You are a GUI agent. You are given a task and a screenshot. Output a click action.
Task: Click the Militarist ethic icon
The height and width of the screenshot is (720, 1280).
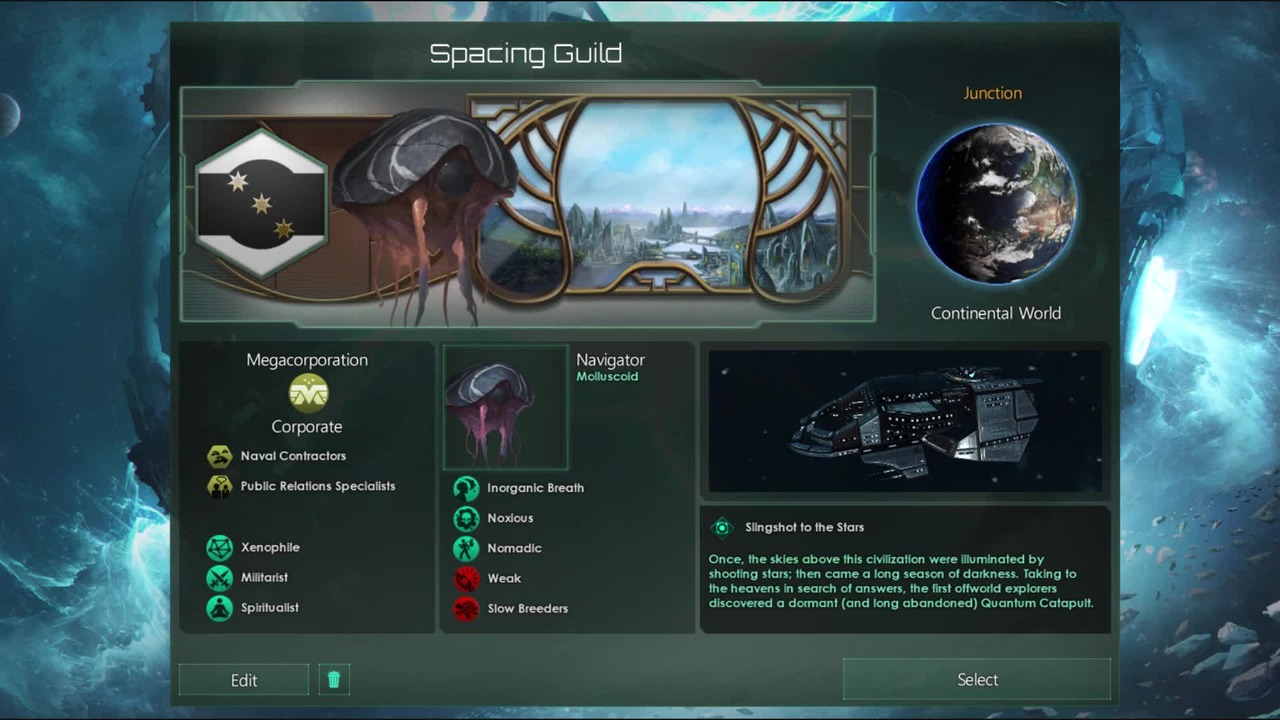[220, 578]
